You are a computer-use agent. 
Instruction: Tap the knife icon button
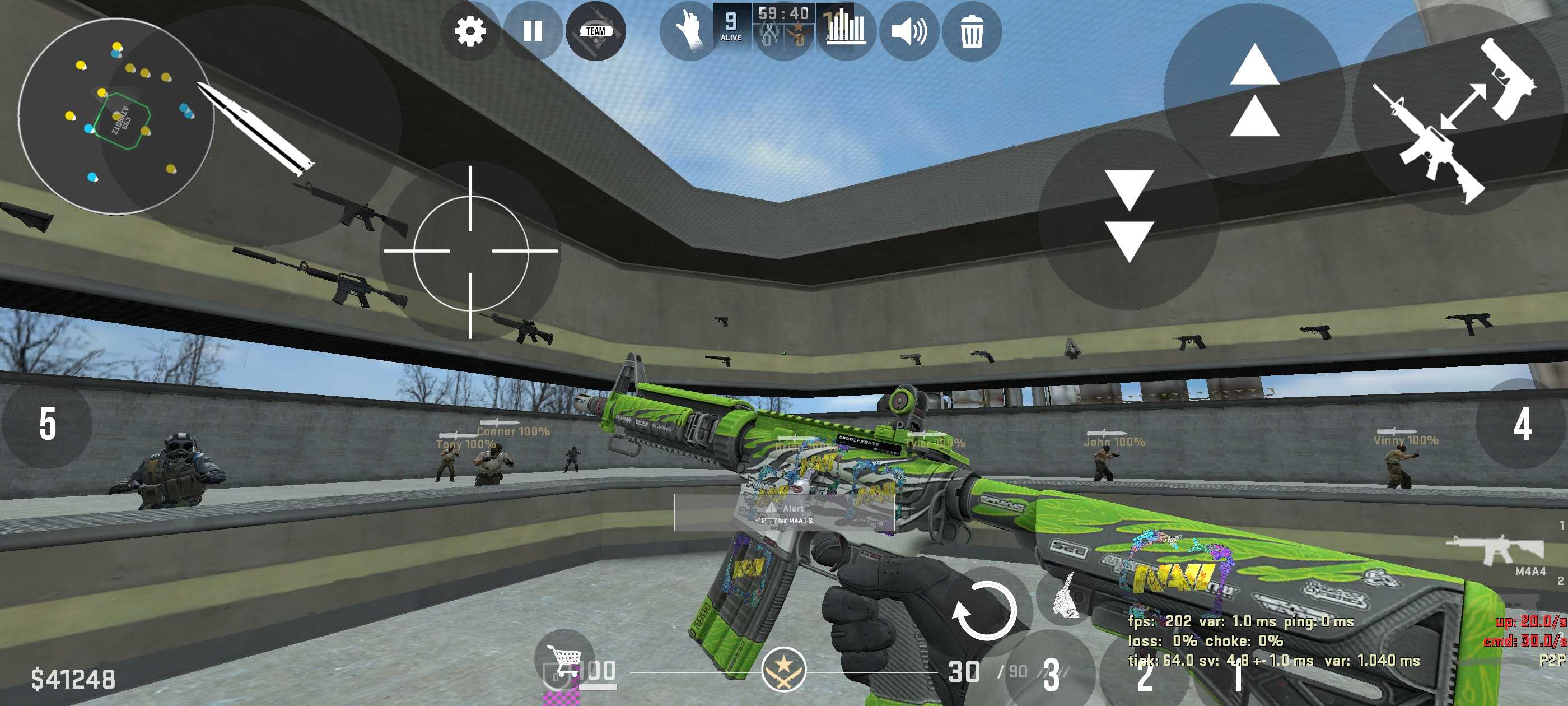tap(1065, 597)
